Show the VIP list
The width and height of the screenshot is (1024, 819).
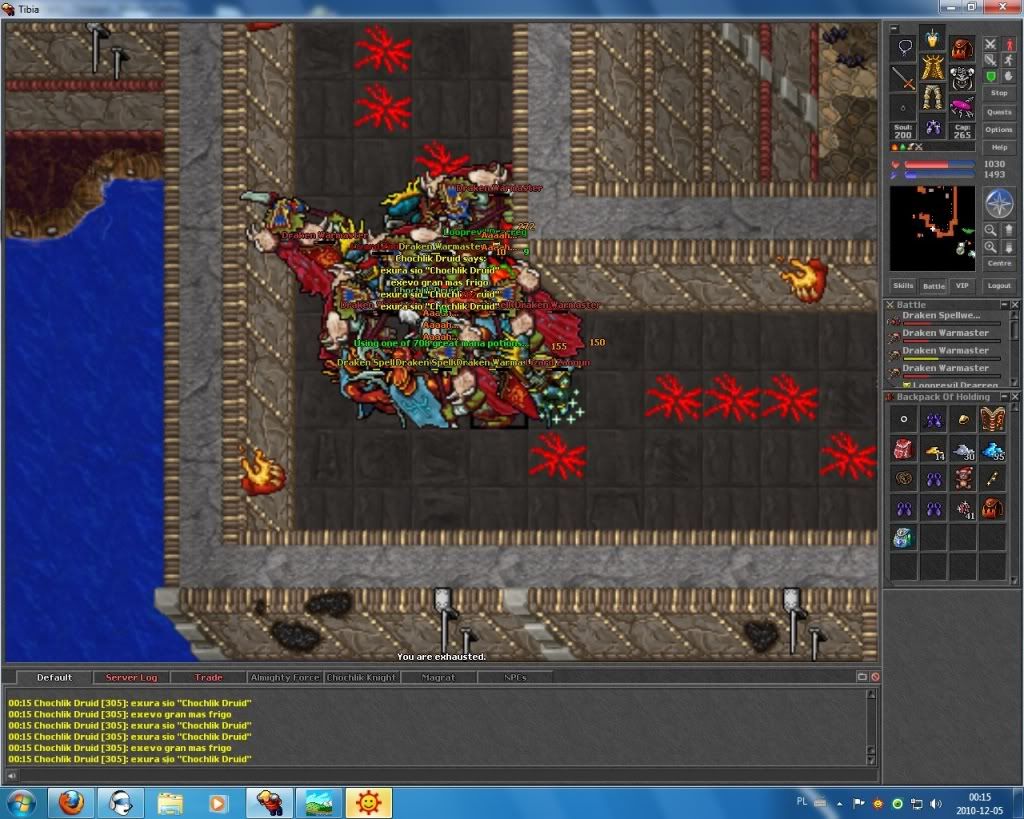[x=962, y=286]
